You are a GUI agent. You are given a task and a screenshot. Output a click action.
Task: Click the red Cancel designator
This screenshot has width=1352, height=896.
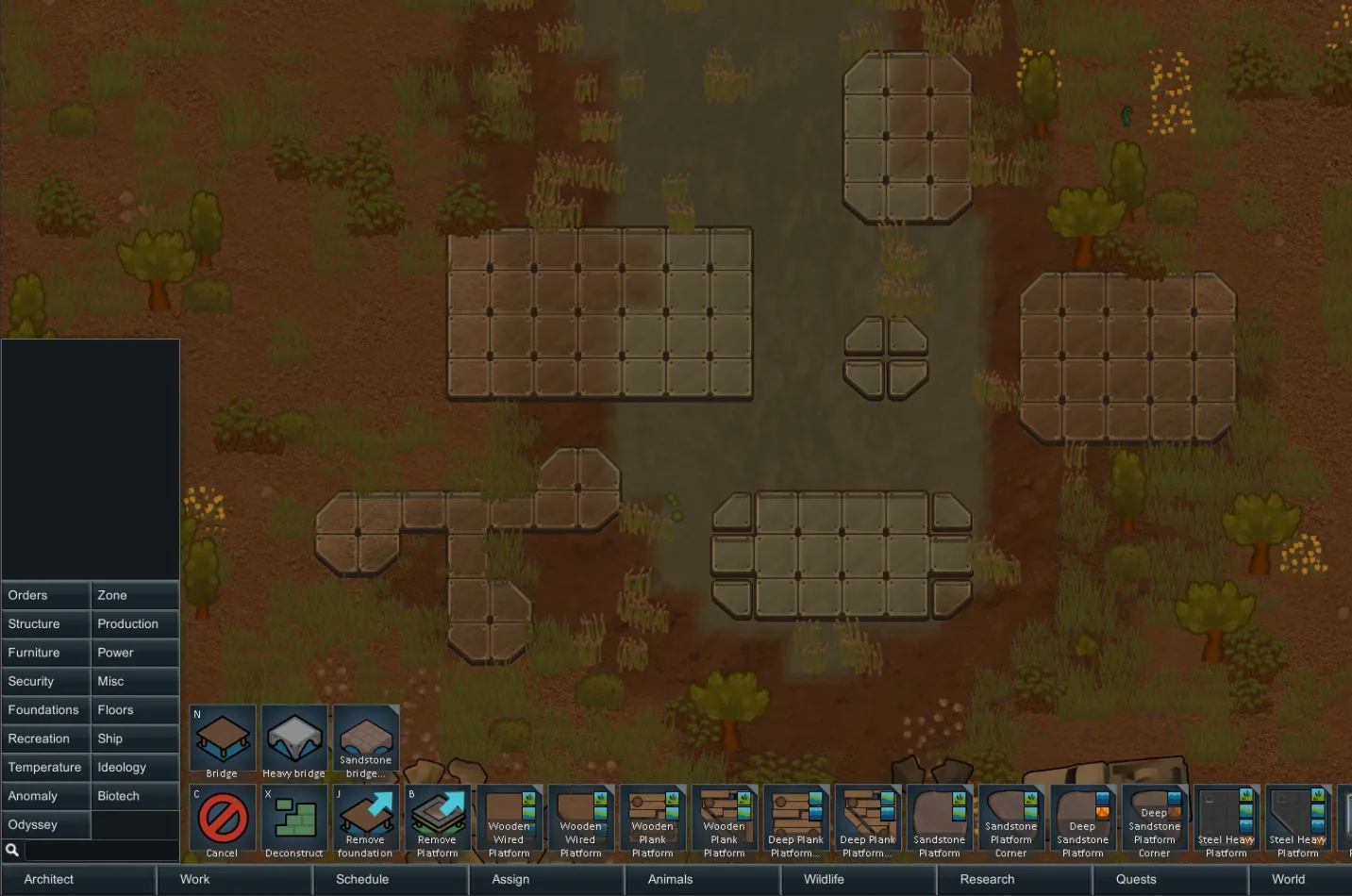point(223,819)
